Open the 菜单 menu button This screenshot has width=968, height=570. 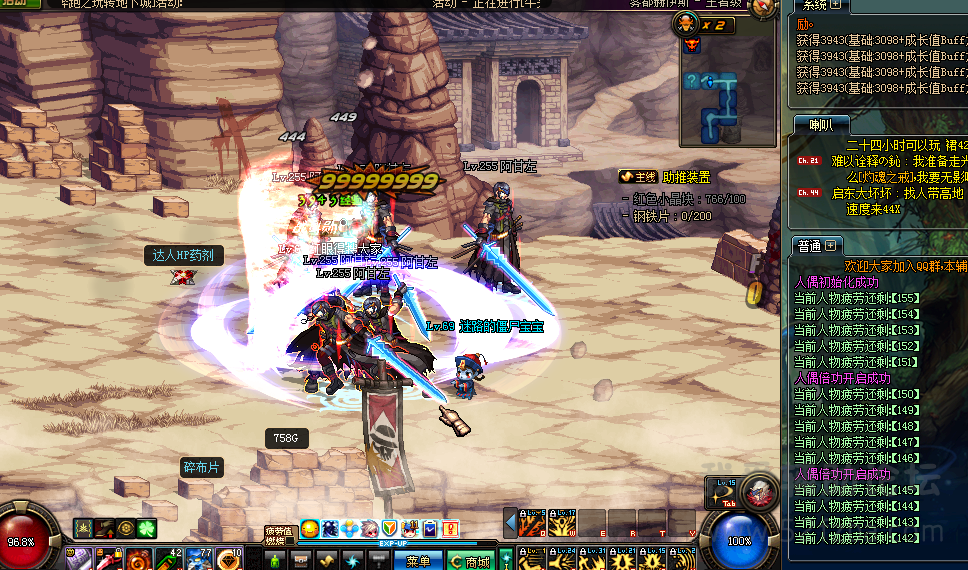point(418,561)
